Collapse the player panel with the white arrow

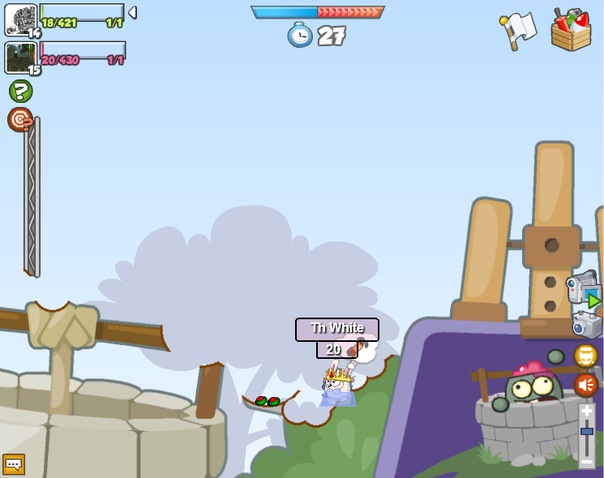132,13
